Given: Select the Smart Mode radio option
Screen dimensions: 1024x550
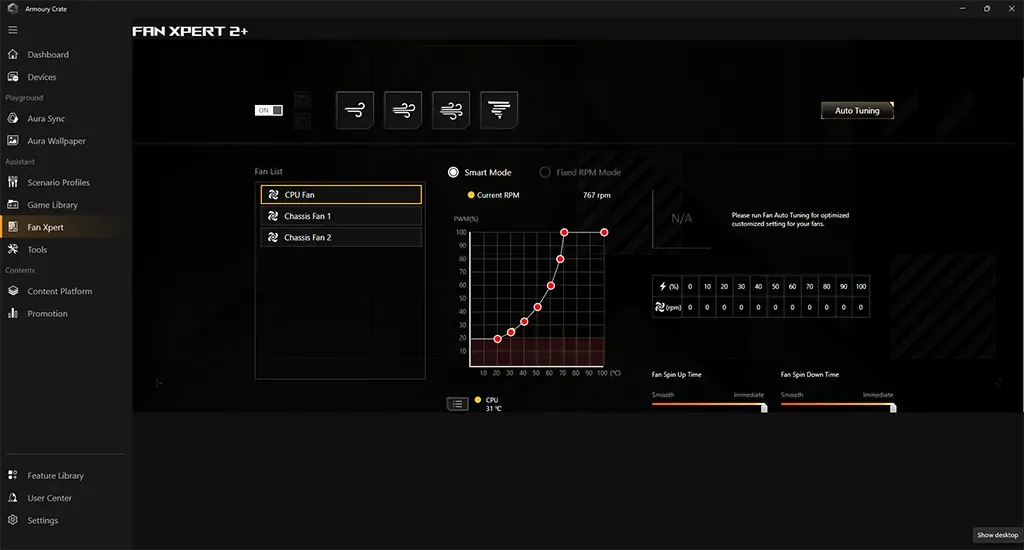Looking at the screenshot, I should tap(454, 173).
